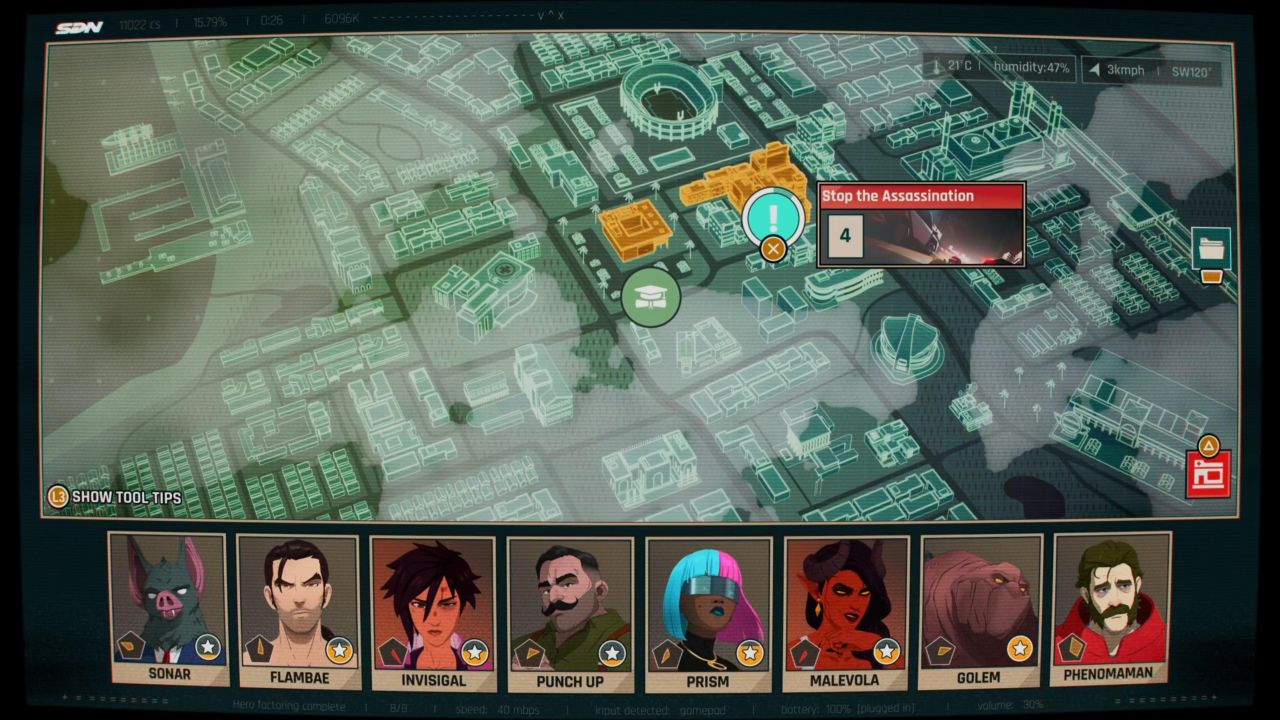Screen dimensions: 1280x720
Task: Dismiss the mission with the orange X
Action: coord(773,249)
